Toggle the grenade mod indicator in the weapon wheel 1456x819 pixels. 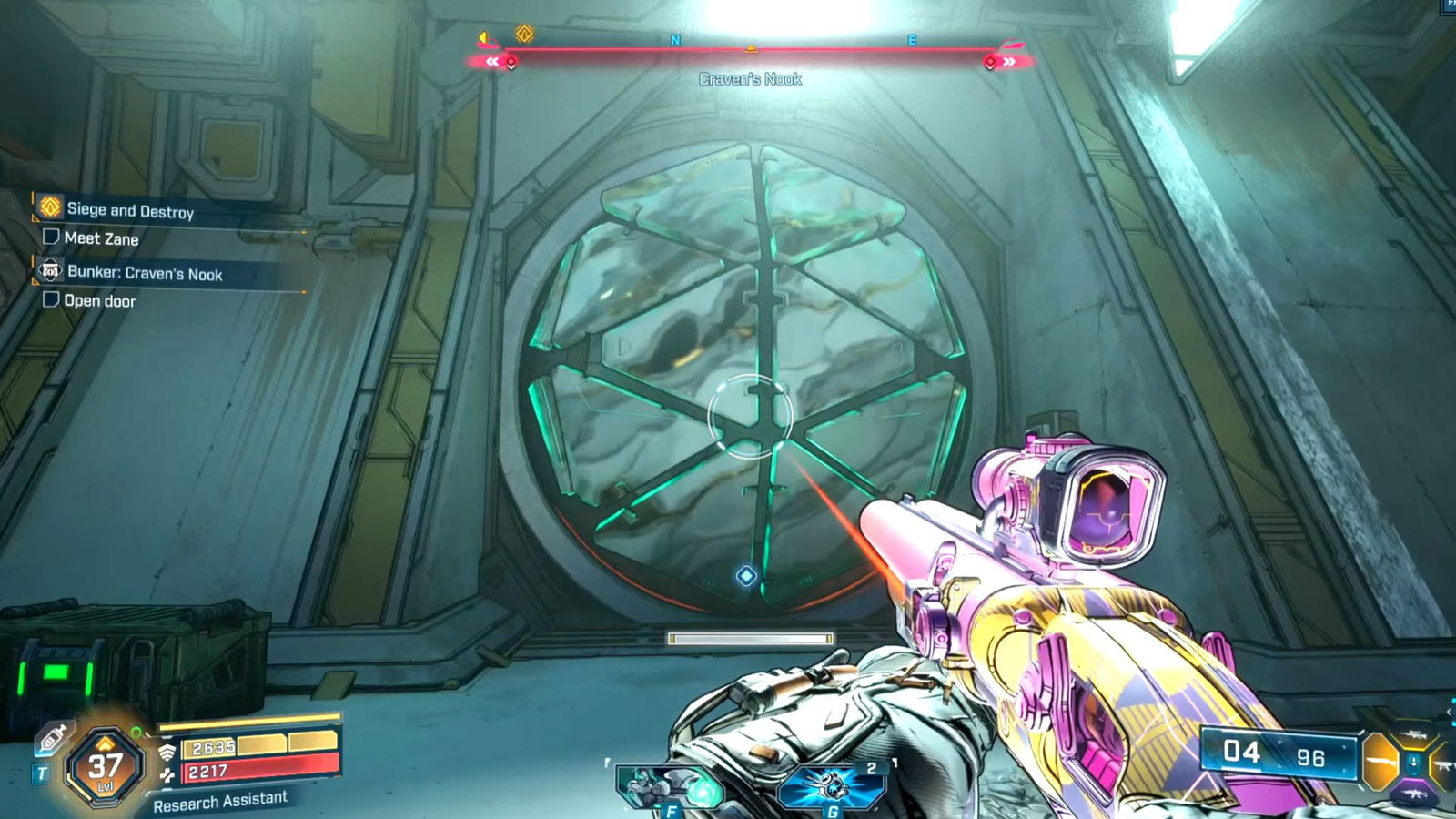1413,763
